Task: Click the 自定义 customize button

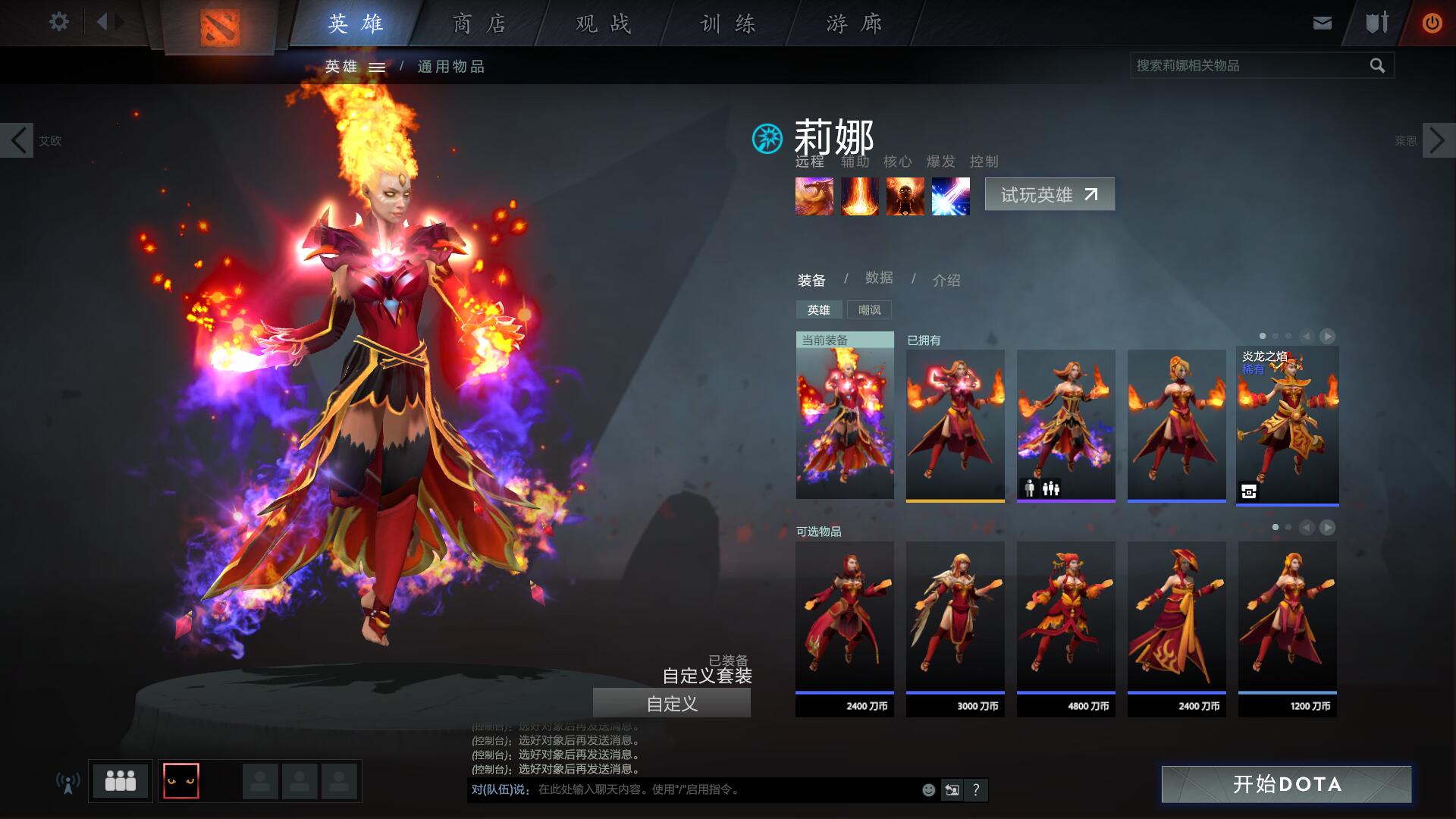Action: (671, 704)
